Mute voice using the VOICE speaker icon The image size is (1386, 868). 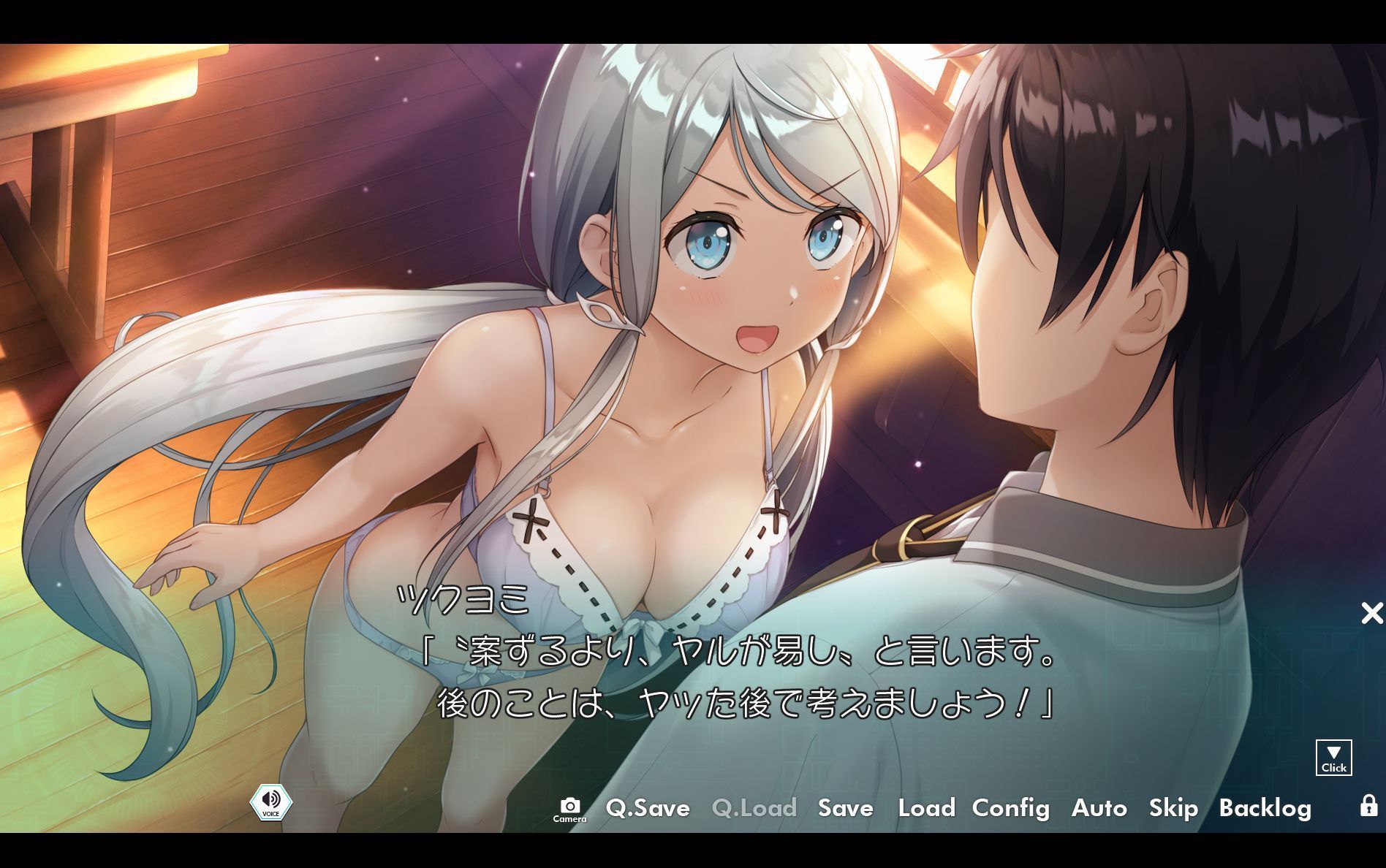[270, 802]
